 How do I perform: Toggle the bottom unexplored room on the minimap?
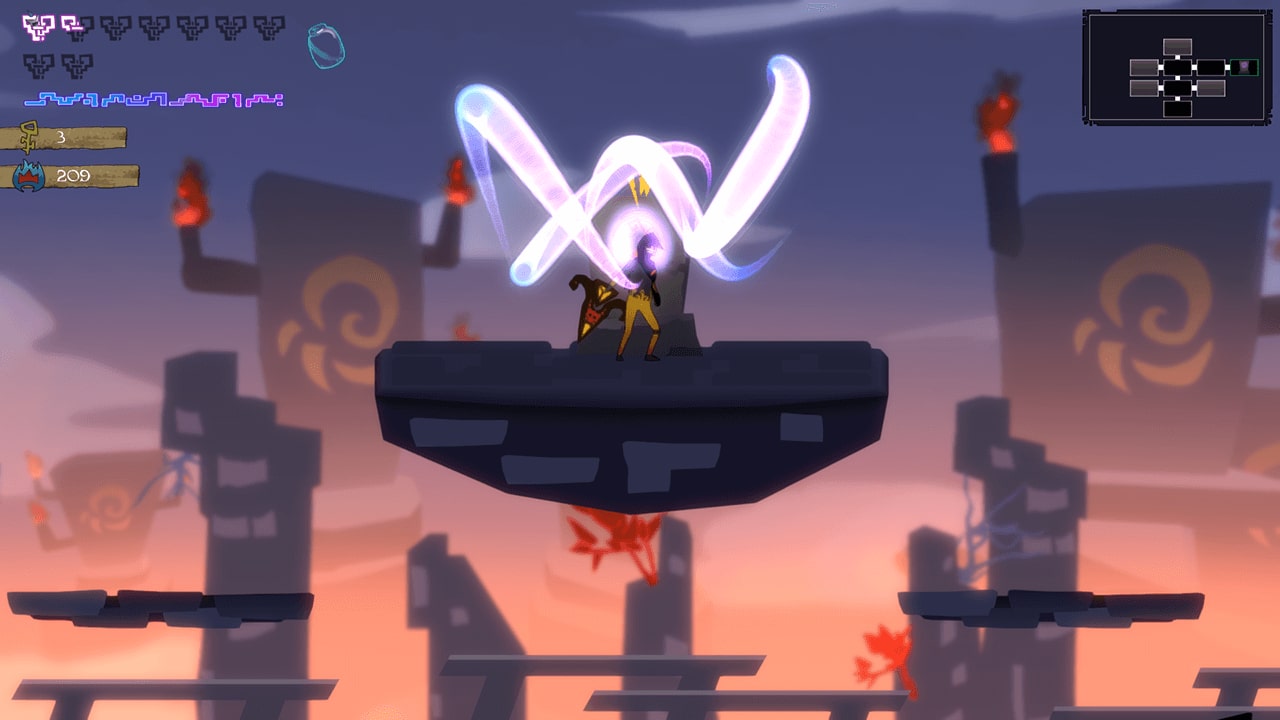point(1178,109)
